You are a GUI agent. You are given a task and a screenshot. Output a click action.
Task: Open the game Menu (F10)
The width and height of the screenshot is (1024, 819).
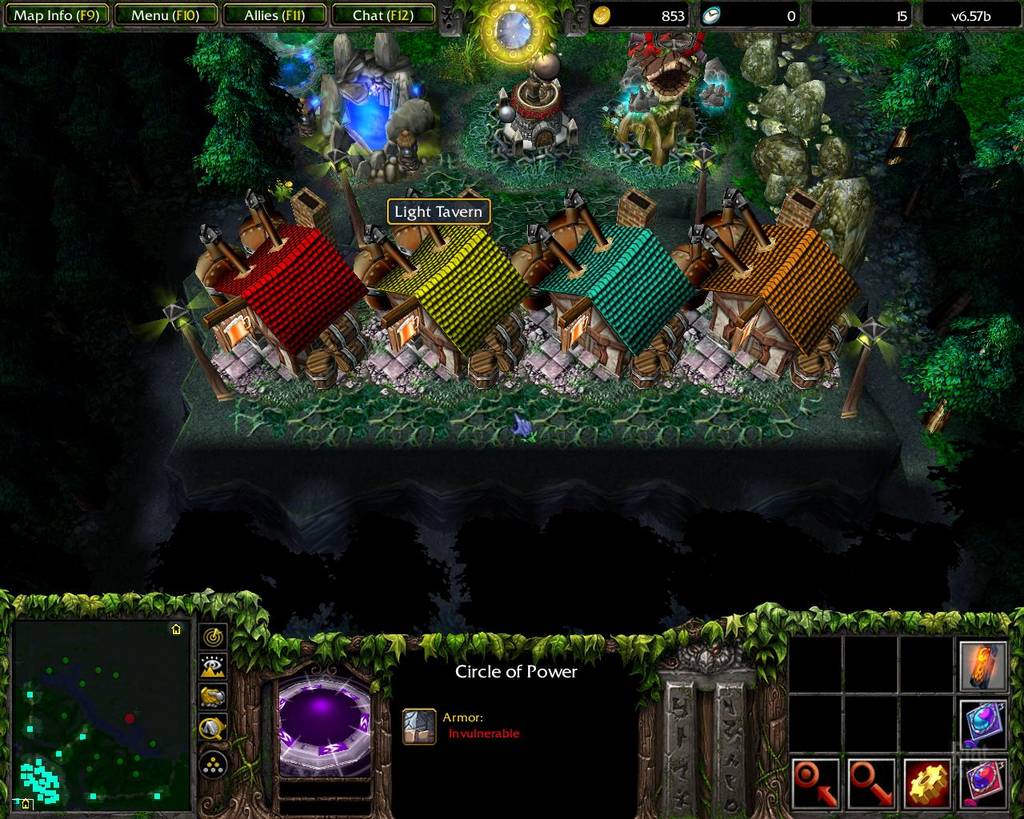pos(164,15)
